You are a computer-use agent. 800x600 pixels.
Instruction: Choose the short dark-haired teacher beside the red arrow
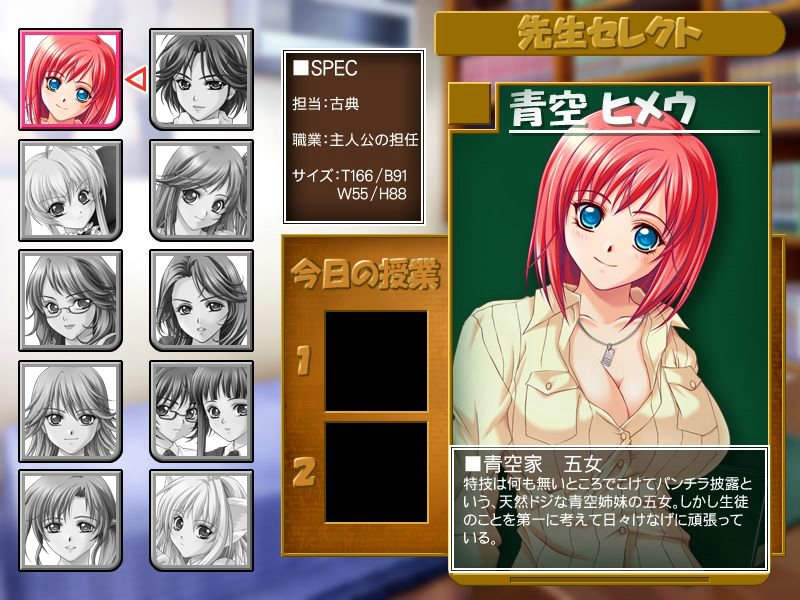[x=201, y=79]
